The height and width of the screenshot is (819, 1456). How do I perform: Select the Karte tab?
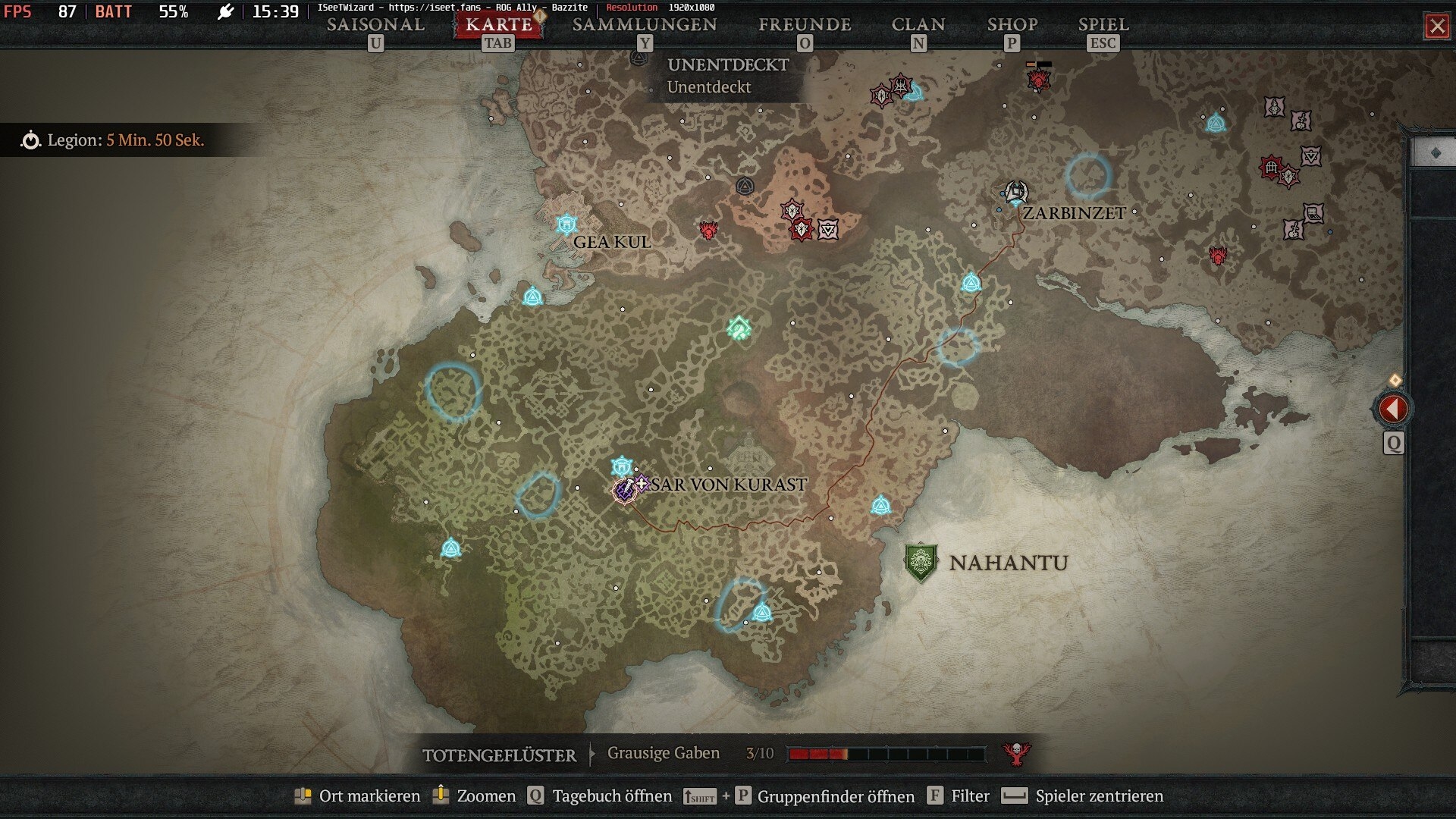[x=498, y=25]
